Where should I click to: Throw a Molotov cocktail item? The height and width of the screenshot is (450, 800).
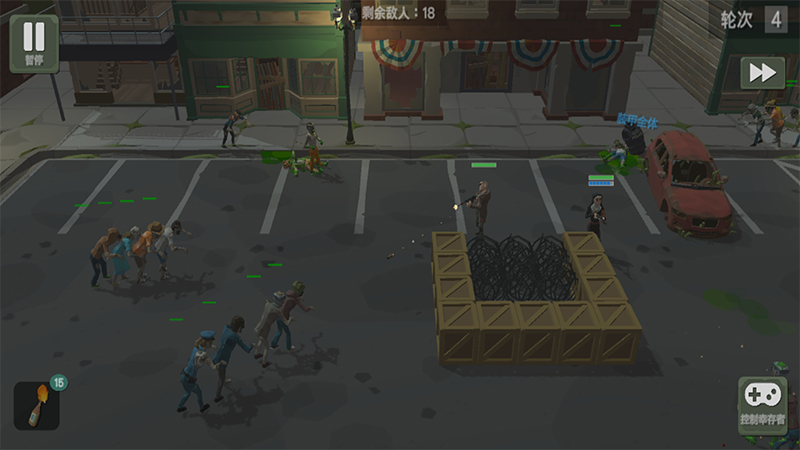37,405
